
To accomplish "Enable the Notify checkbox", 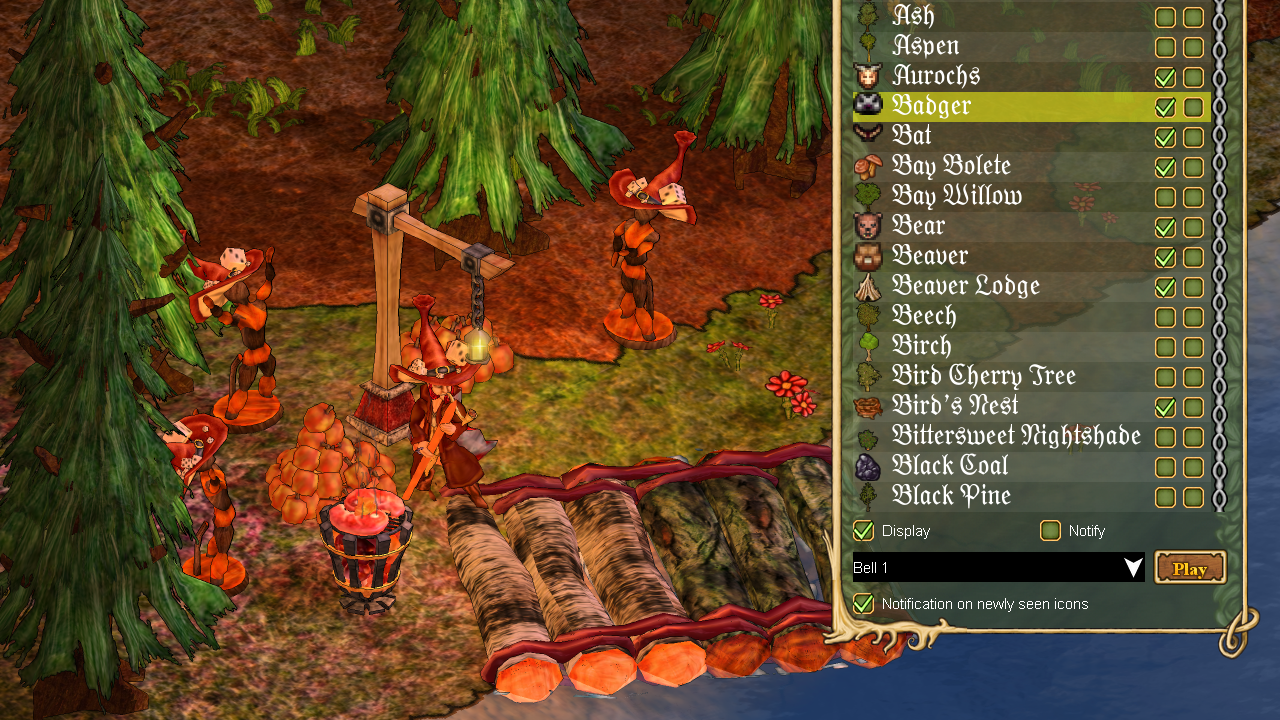I will (x=1050, y=530).
